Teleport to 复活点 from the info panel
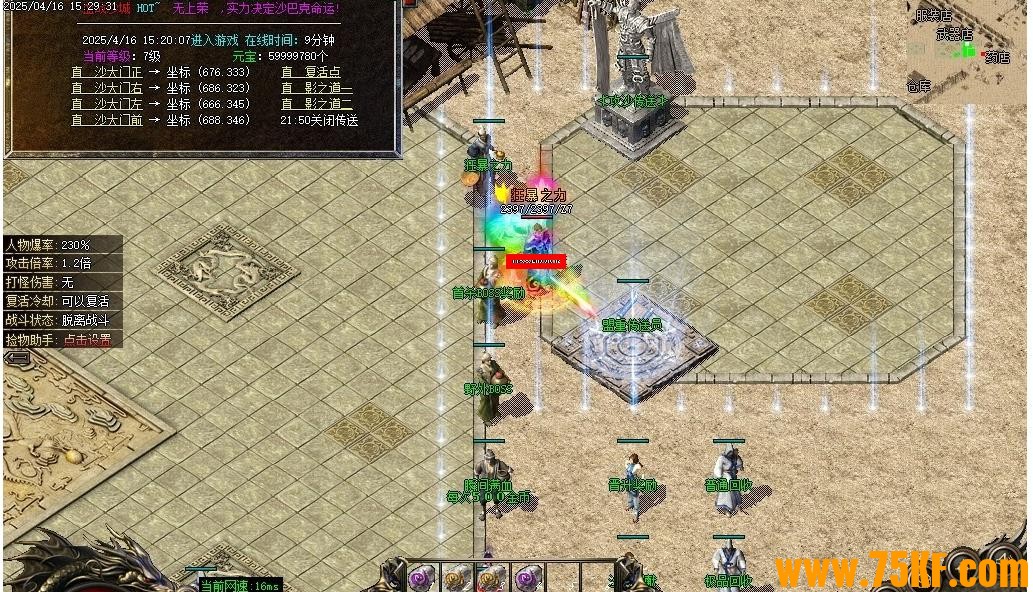Screen dimensions: 1033x592 coord(311,72)
